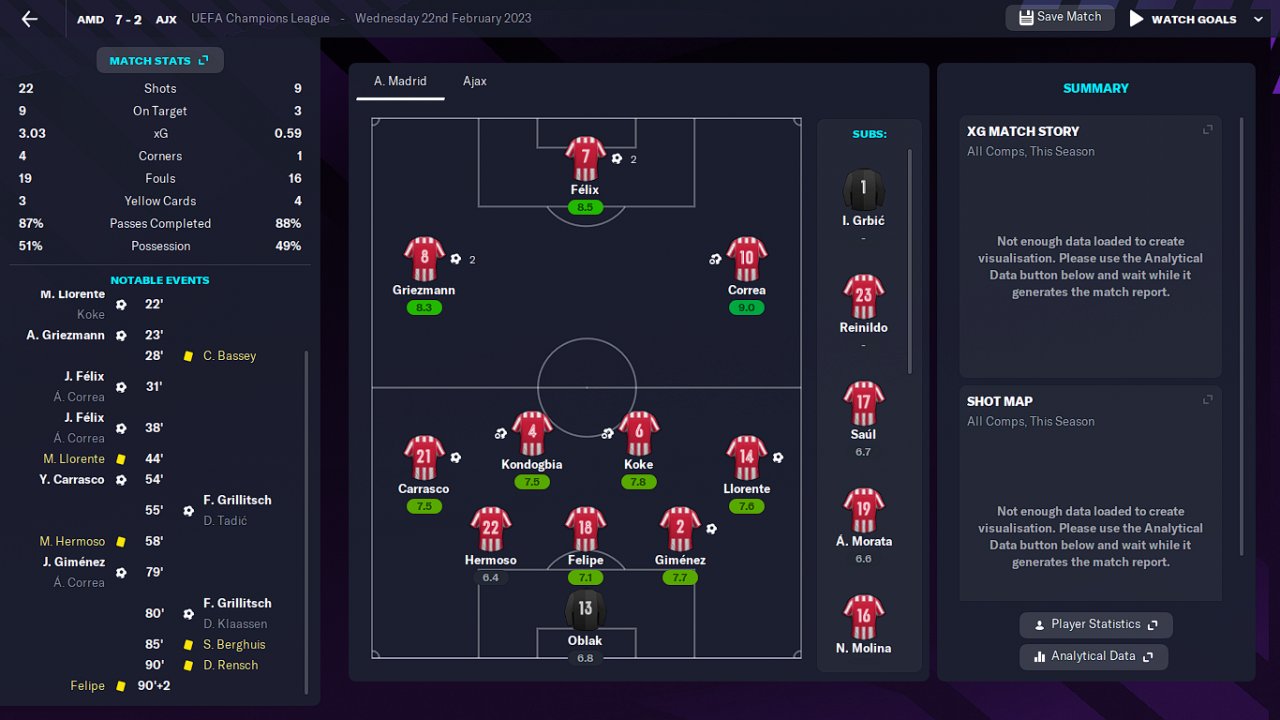Select Félix's shirt on the pitch
The height and width of the screenshot is (720, 1280).
(585, 158)
